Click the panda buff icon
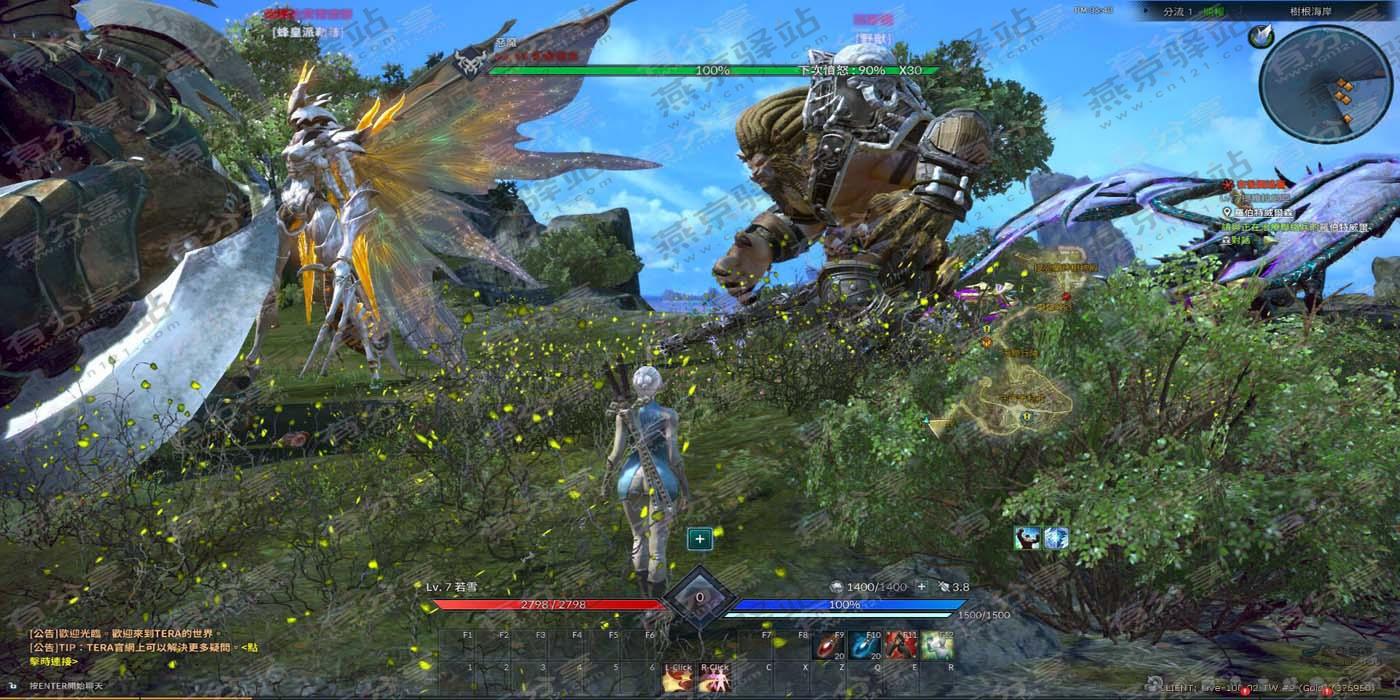 [x=1027, y=539]
